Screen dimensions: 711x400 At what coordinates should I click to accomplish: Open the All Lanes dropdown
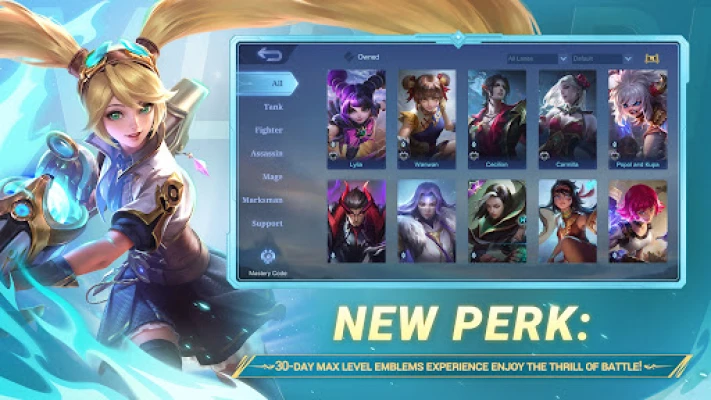coord(537,59)
